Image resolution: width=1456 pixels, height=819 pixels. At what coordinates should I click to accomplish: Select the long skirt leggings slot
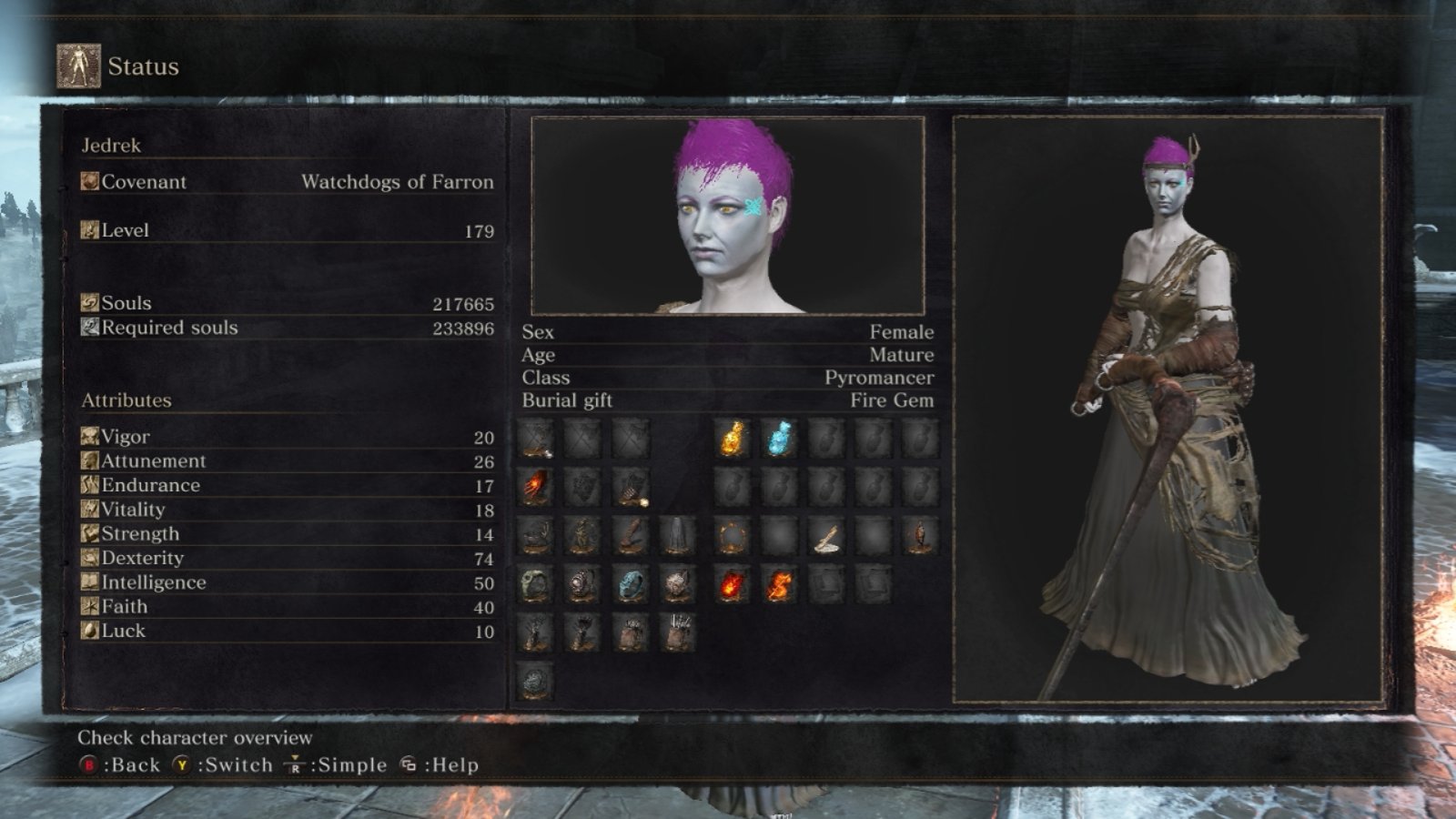(x=676, y=537)
